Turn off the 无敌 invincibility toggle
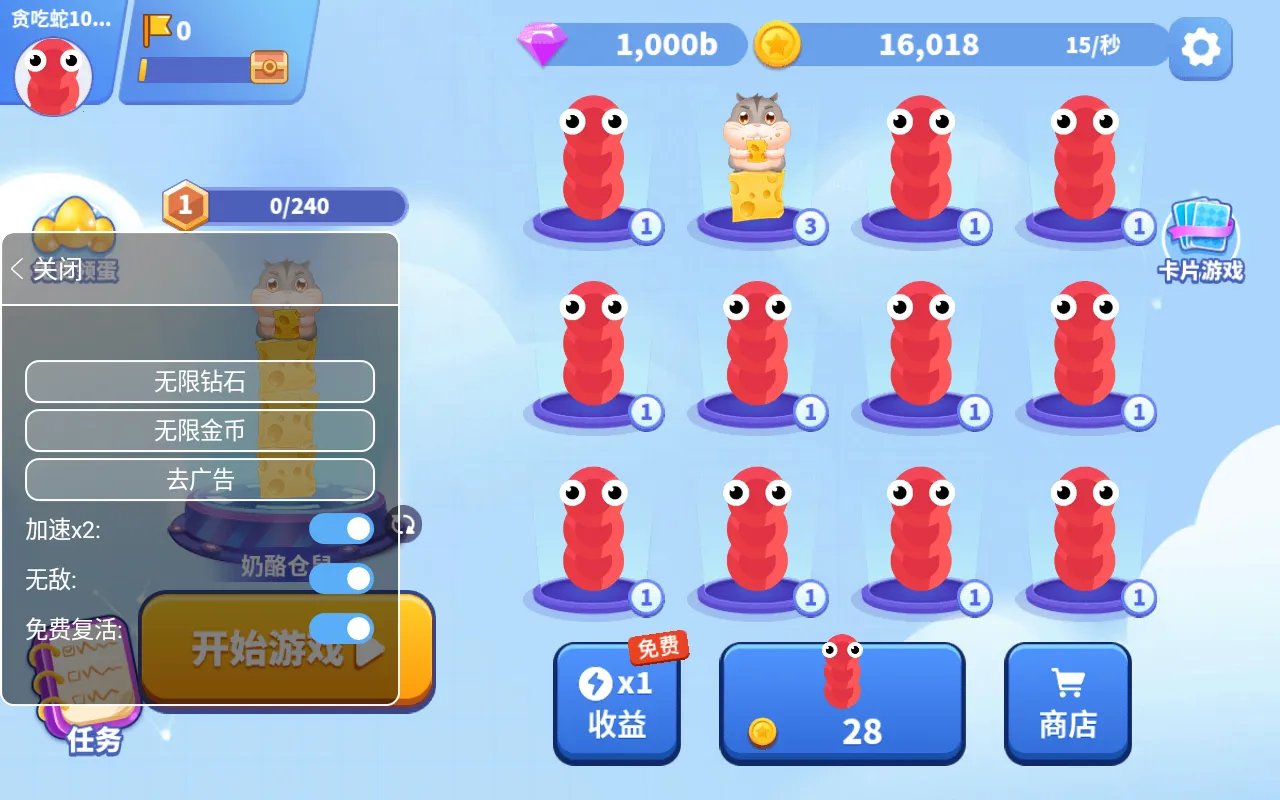The height and width of the screenshot is (800, 1280). tap(341, 578)
